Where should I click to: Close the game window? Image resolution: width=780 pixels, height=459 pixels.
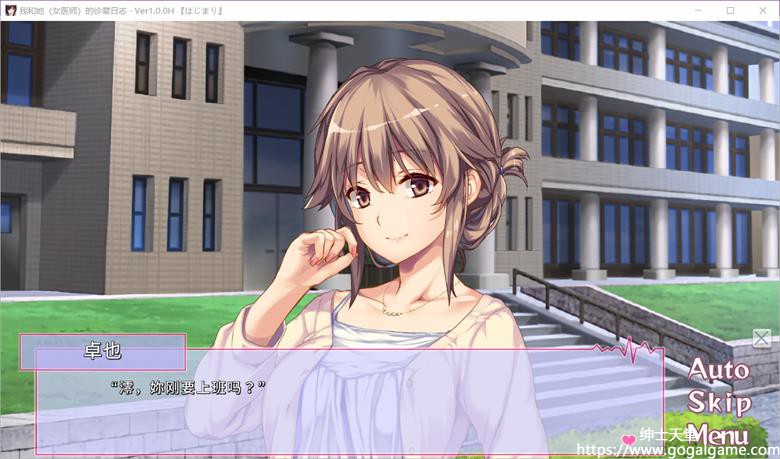pyautogui.click(x=762, y=10)
